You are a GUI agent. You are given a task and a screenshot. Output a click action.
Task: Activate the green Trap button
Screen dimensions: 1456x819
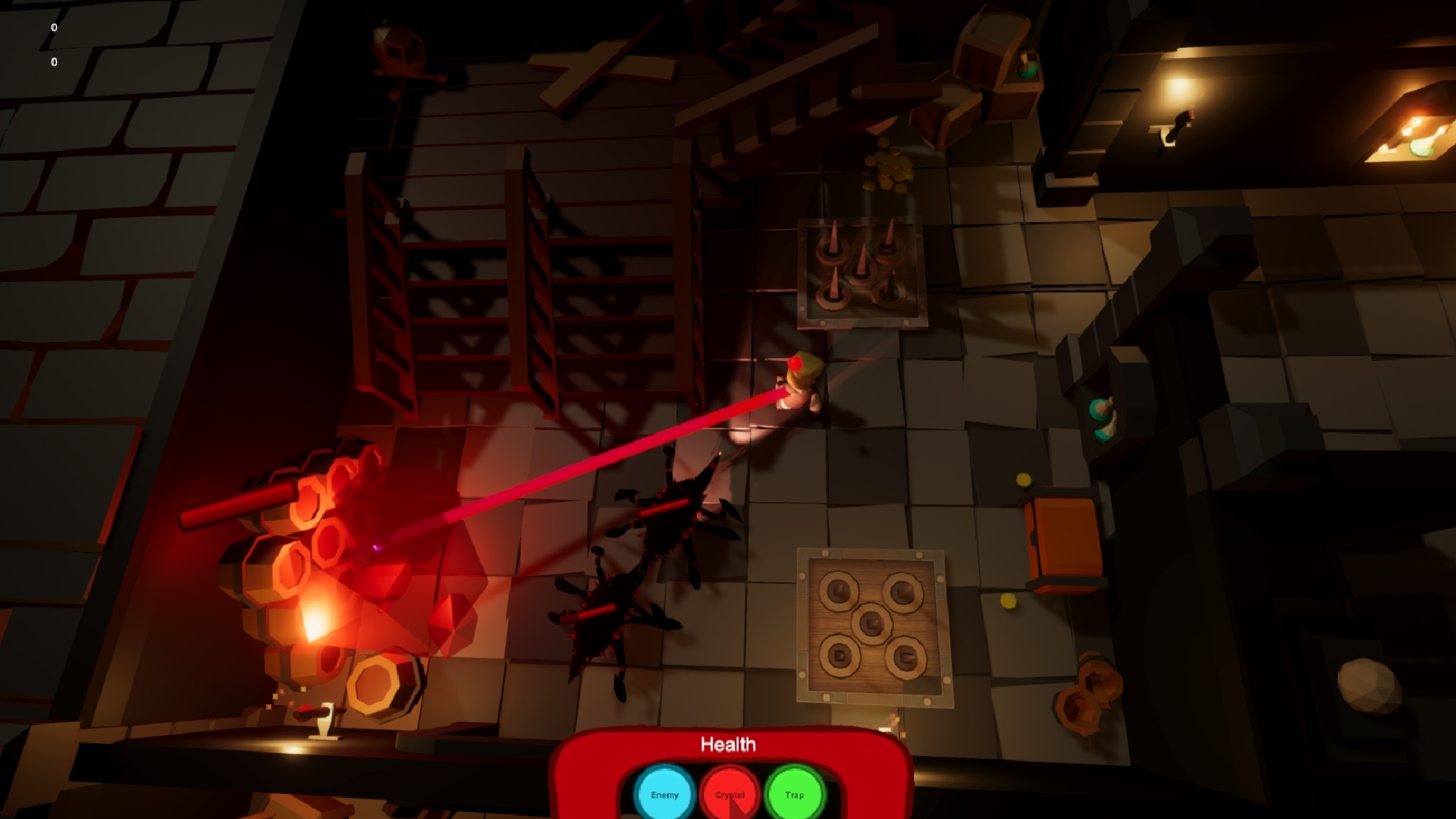(x=794, y=794)
